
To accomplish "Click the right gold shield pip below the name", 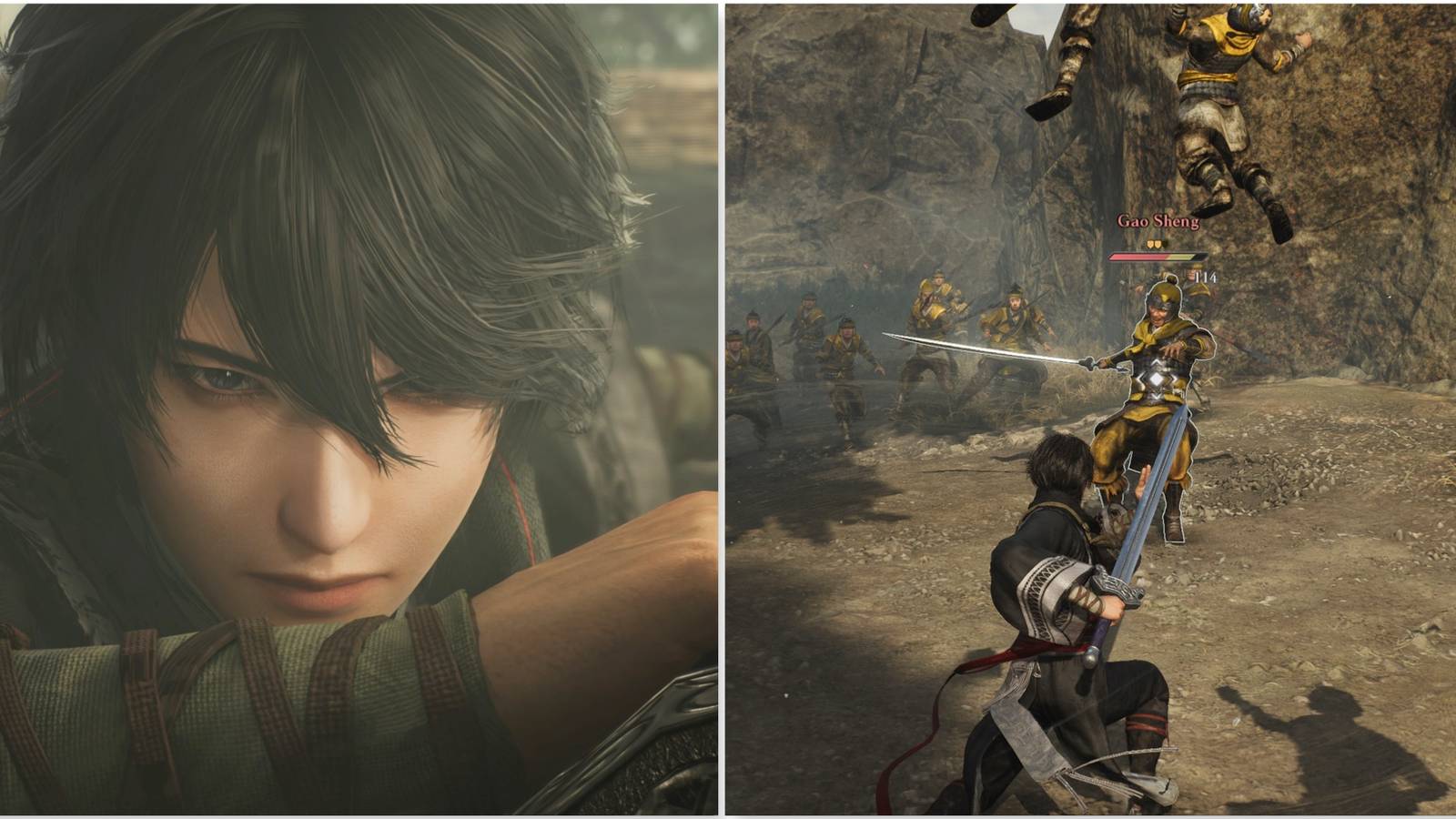I will [x=1158, y=244].
